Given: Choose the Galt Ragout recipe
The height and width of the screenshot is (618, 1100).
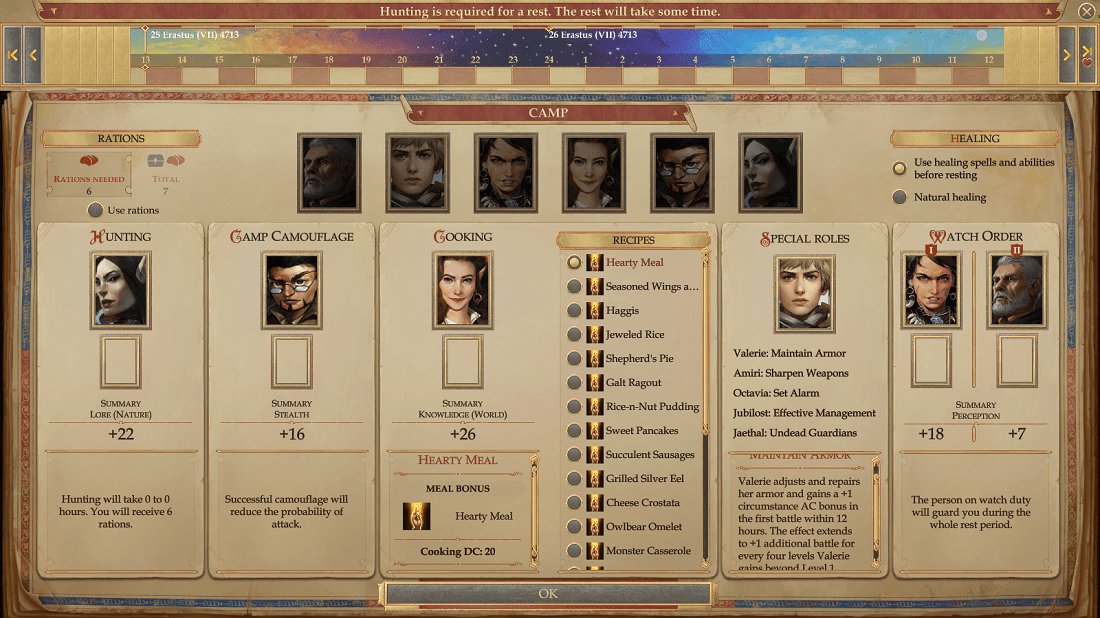Looking at the screenshot, I should pyautogui.click(x=574, y=382).
